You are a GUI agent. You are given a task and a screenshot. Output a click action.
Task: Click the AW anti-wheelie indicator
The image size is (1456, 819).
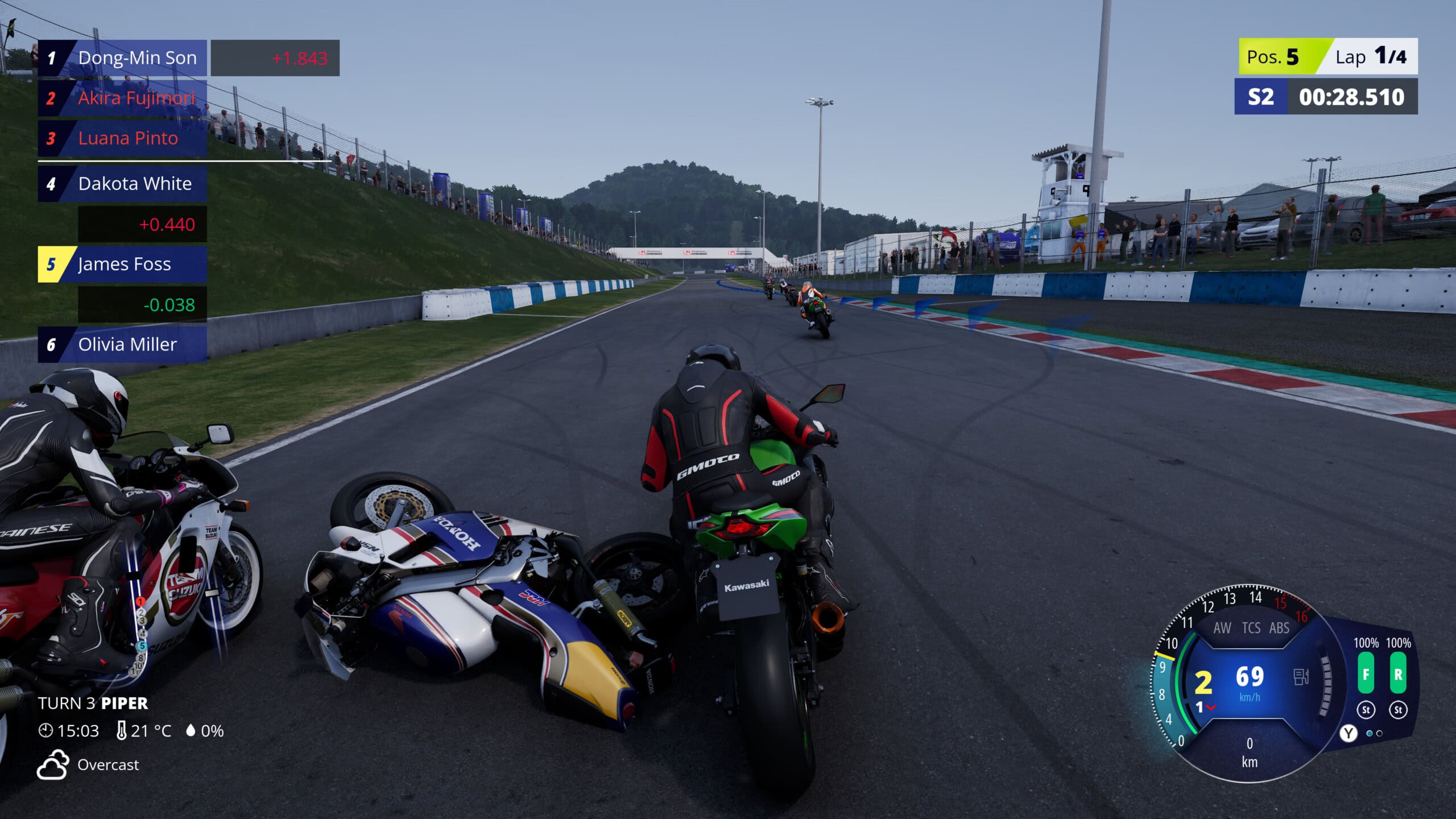tap(1222, 628)
